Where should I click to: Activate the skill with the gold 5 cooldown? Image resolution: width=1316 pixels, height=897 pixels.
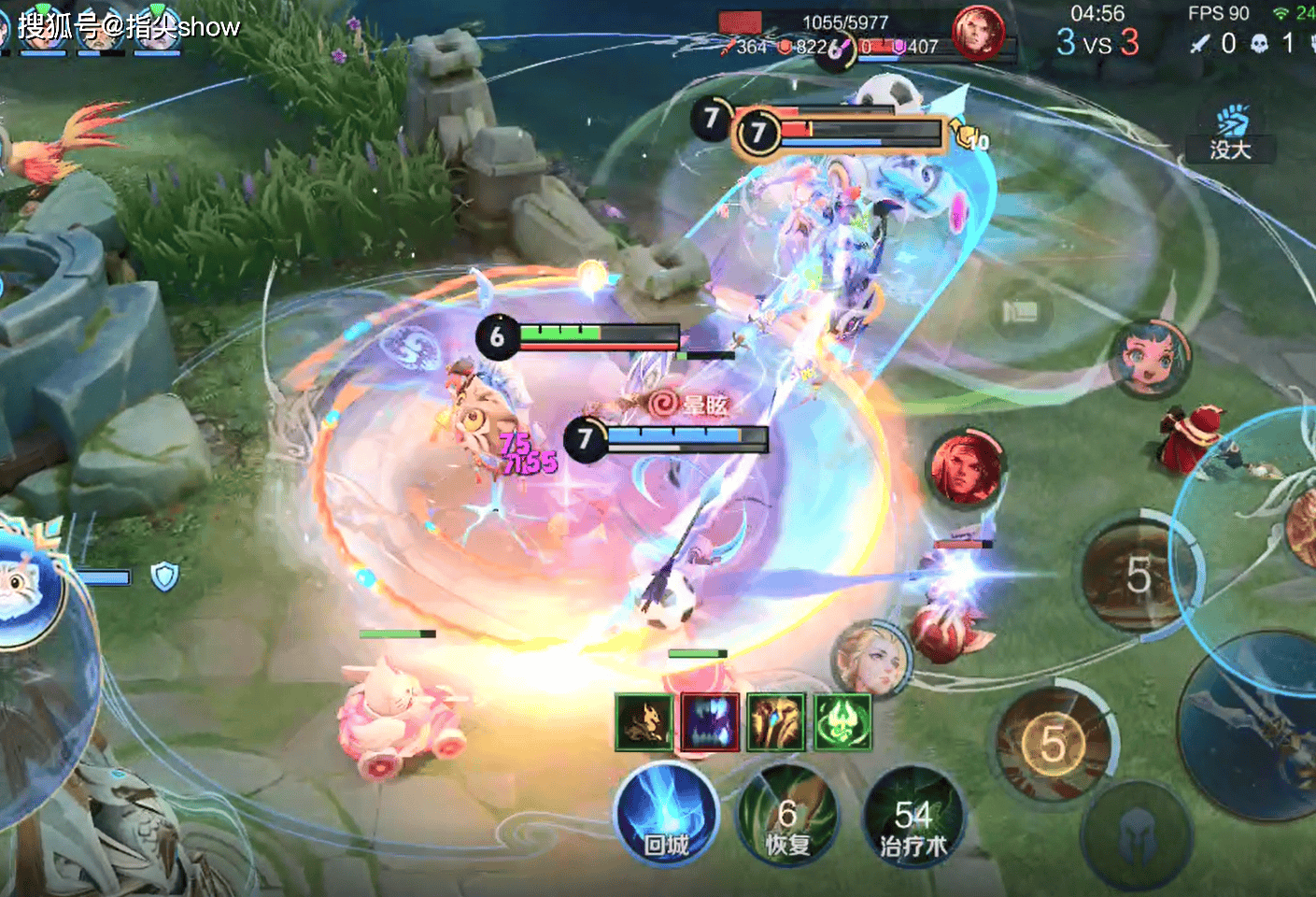(1054, 745)
